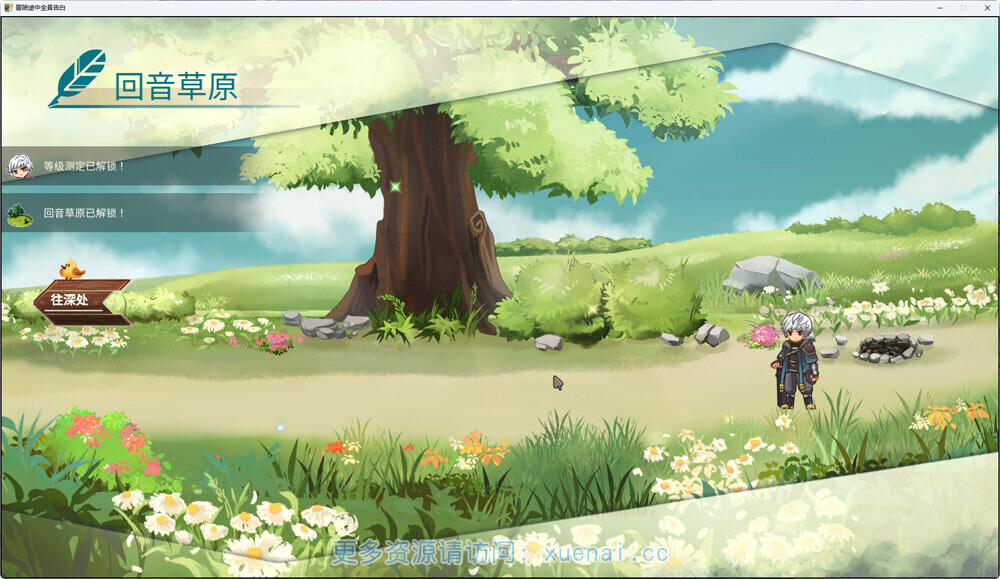Close the game window

(x=985, y=7)
